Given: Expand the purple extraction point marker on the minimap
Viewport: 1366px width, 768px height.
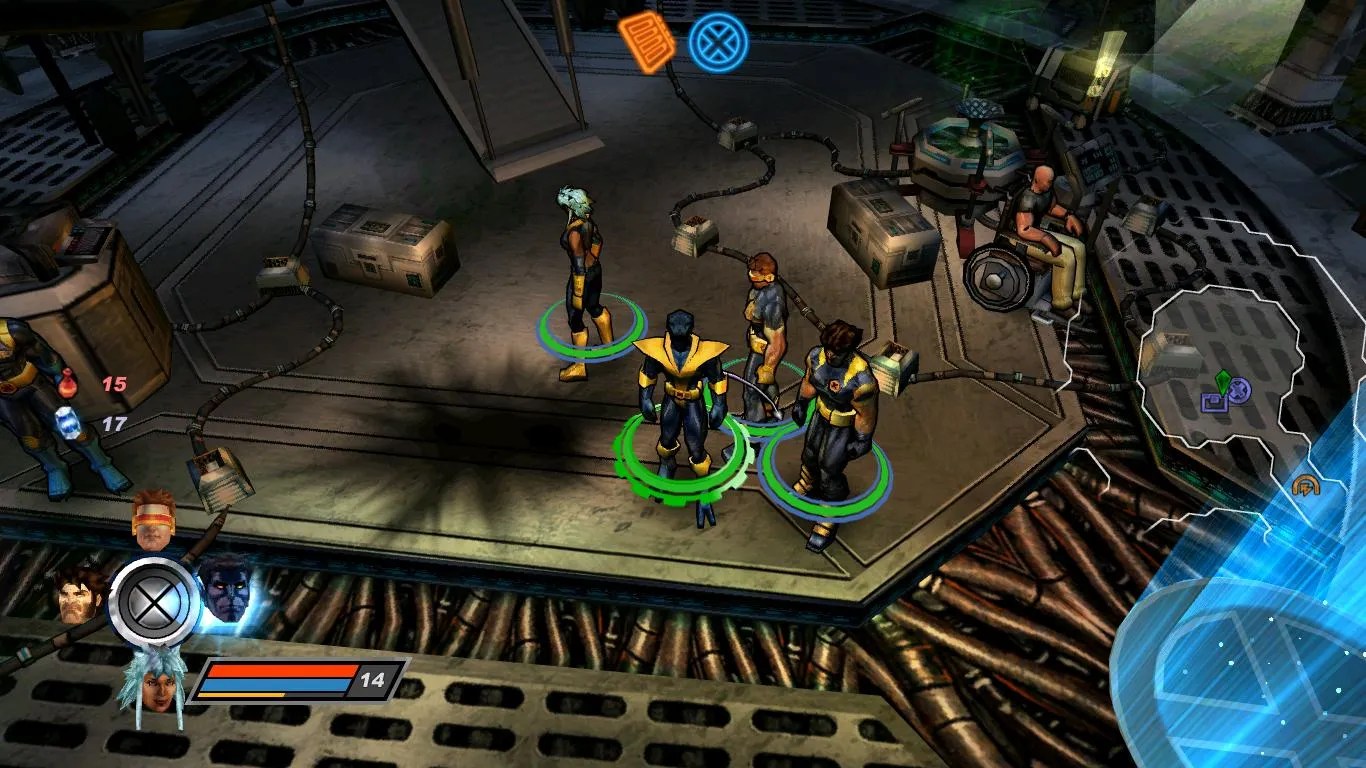Looking at the screenshot, I should coord(1213,403).
